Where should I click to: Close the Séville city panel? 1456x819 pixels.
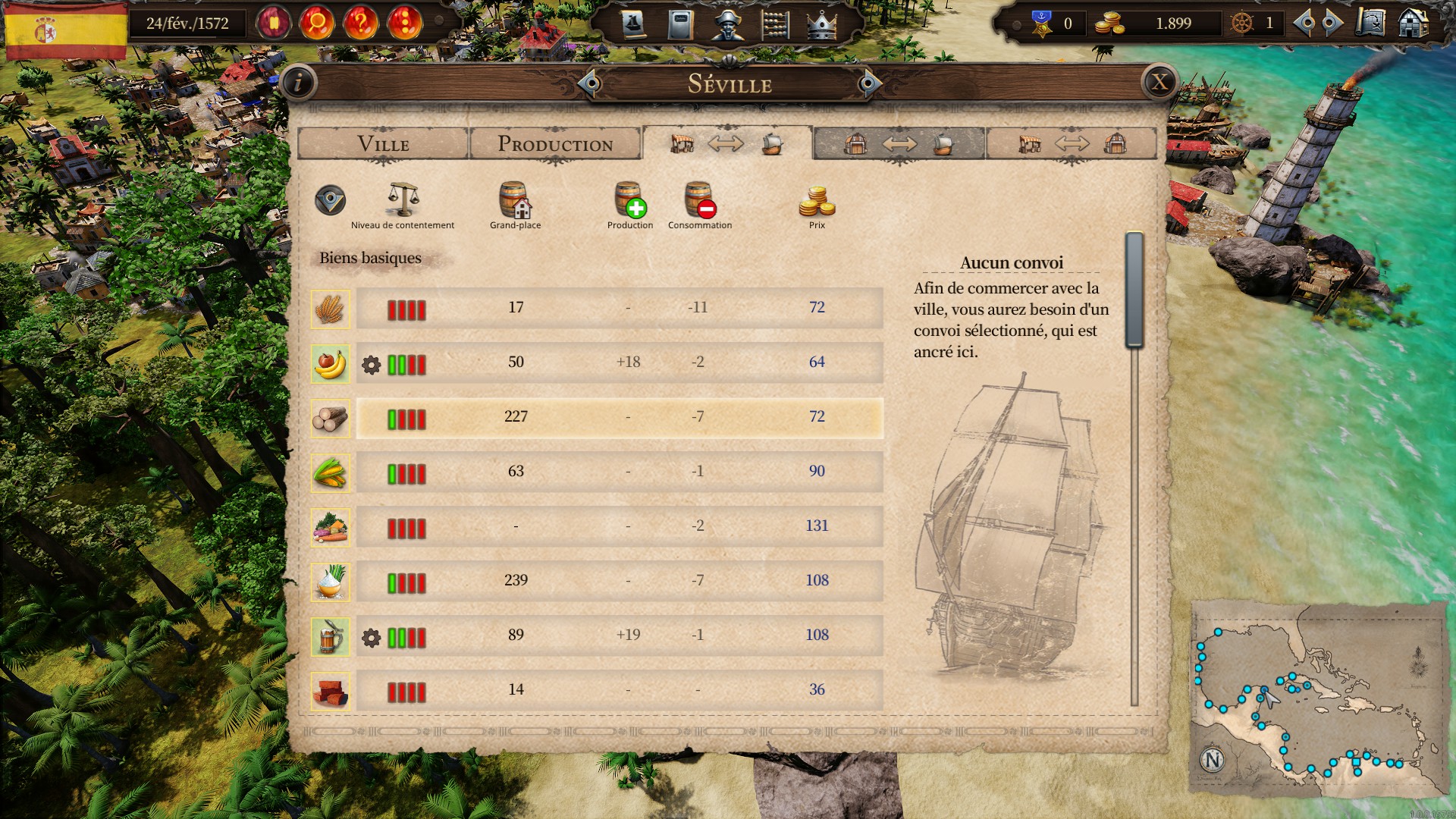point(1159,83)
